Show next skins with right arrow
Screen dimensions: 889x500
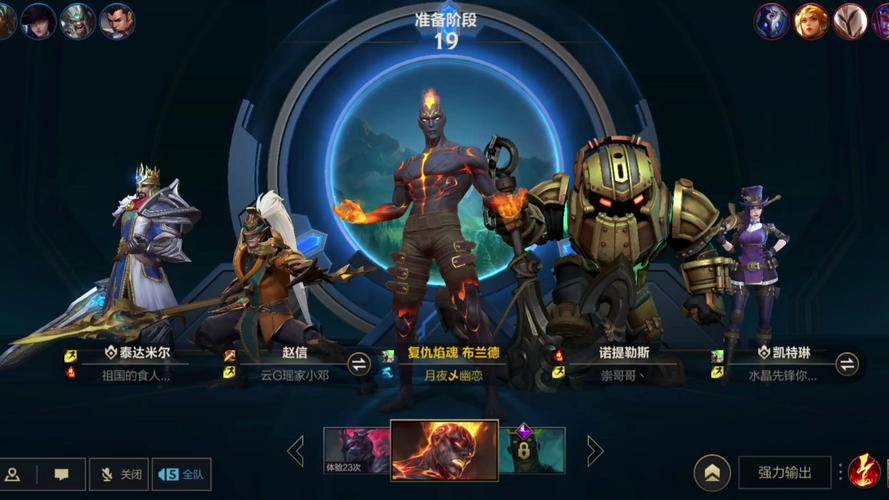tap(595, 451)
